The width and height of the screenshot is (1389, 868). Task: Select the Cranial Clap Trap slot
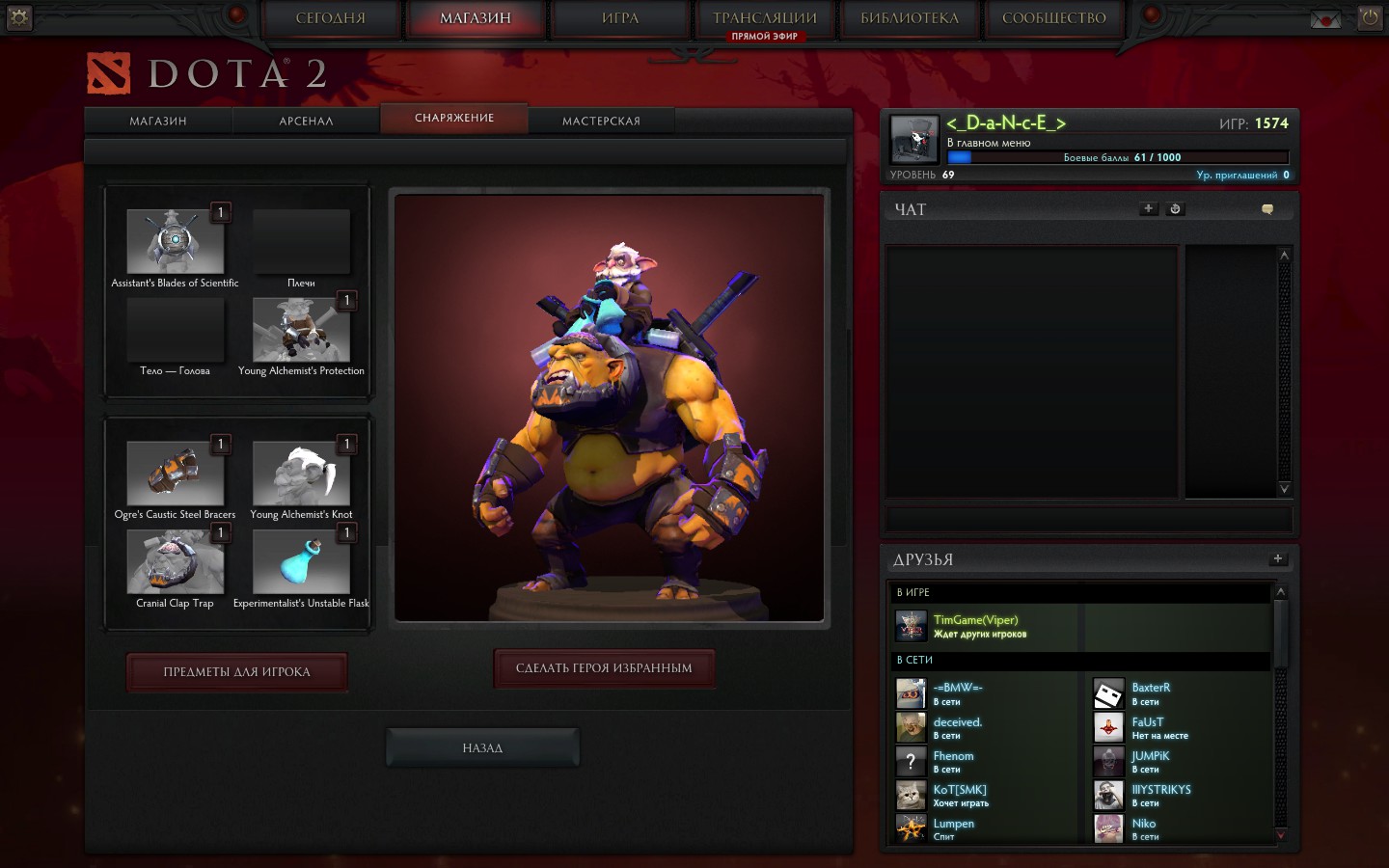click(175, 562)
